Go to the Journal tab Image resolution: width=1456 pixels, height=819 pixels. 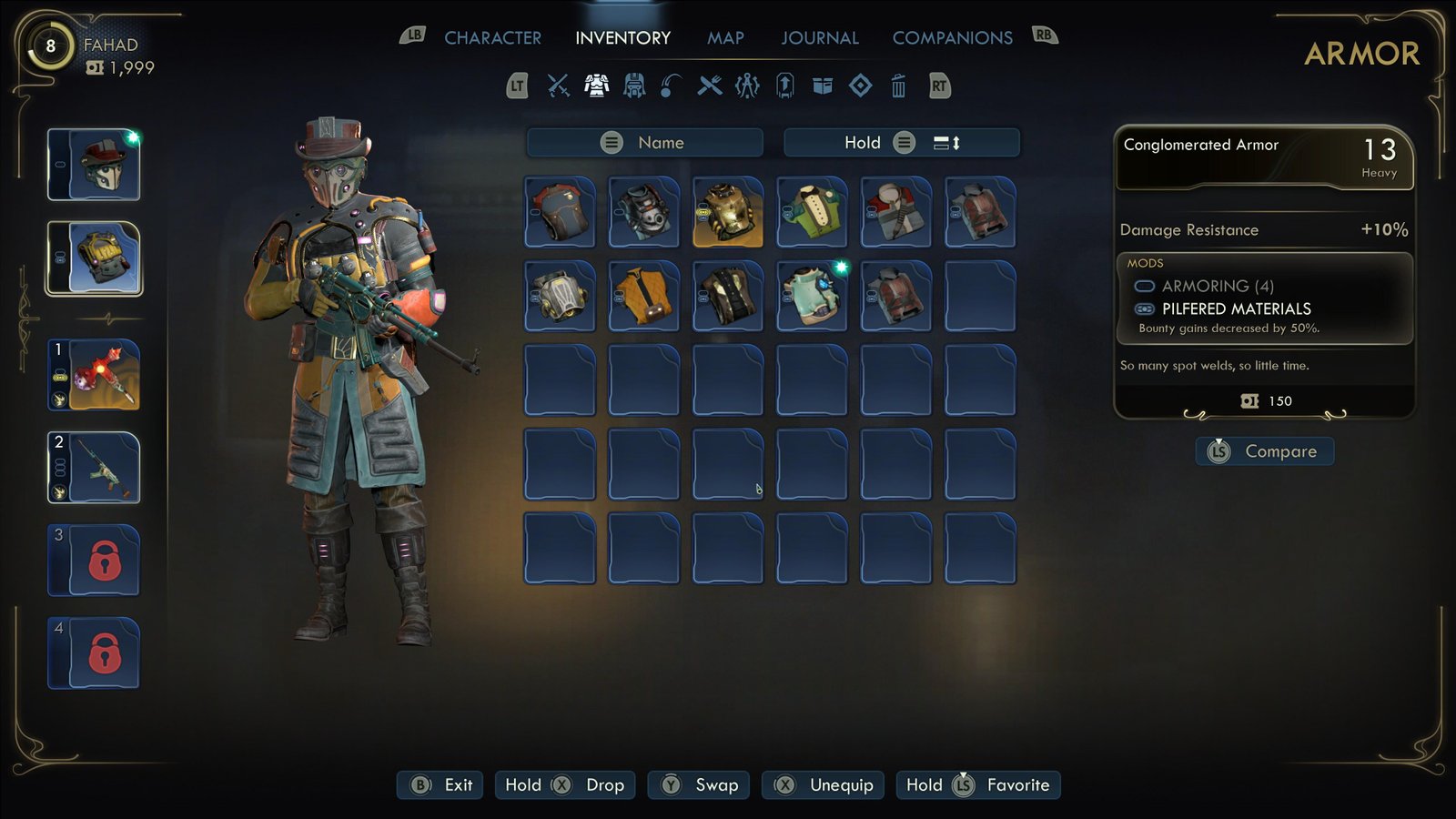[819, 38]
